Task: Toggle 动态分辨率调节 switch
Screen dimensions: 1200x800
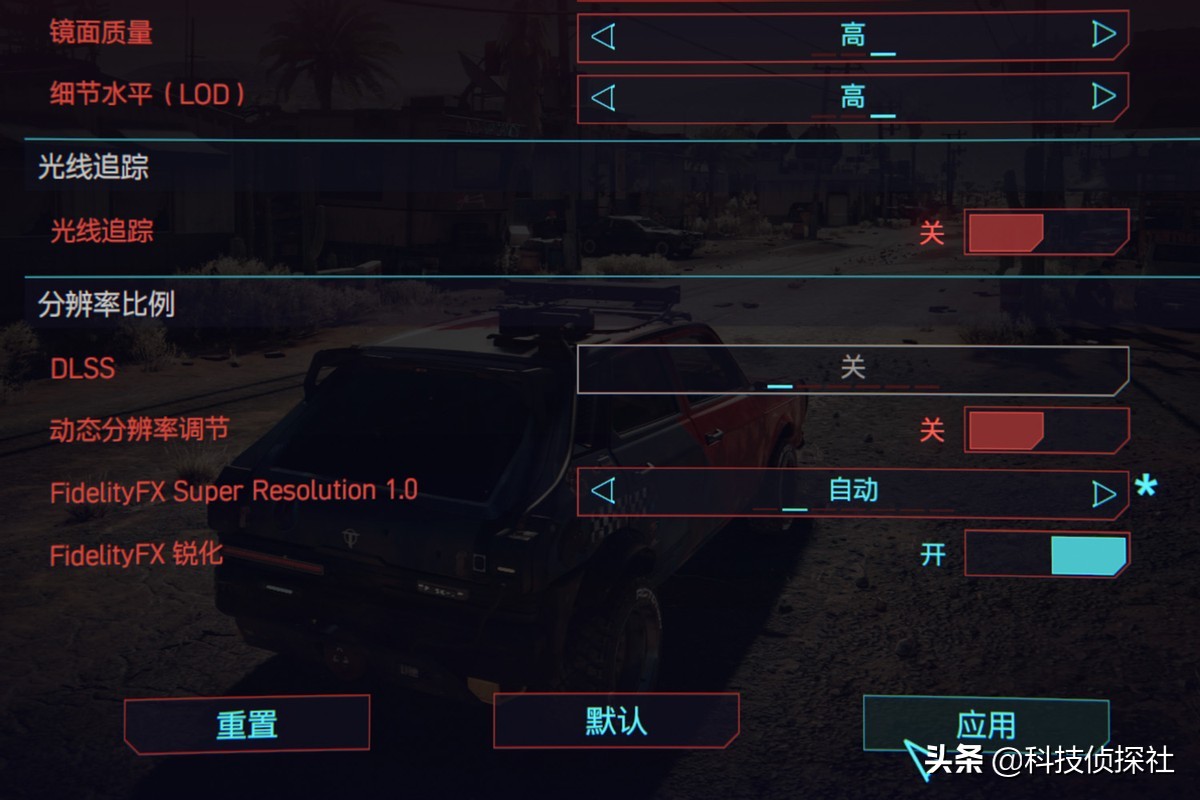Action: [x=1046, y=430]
